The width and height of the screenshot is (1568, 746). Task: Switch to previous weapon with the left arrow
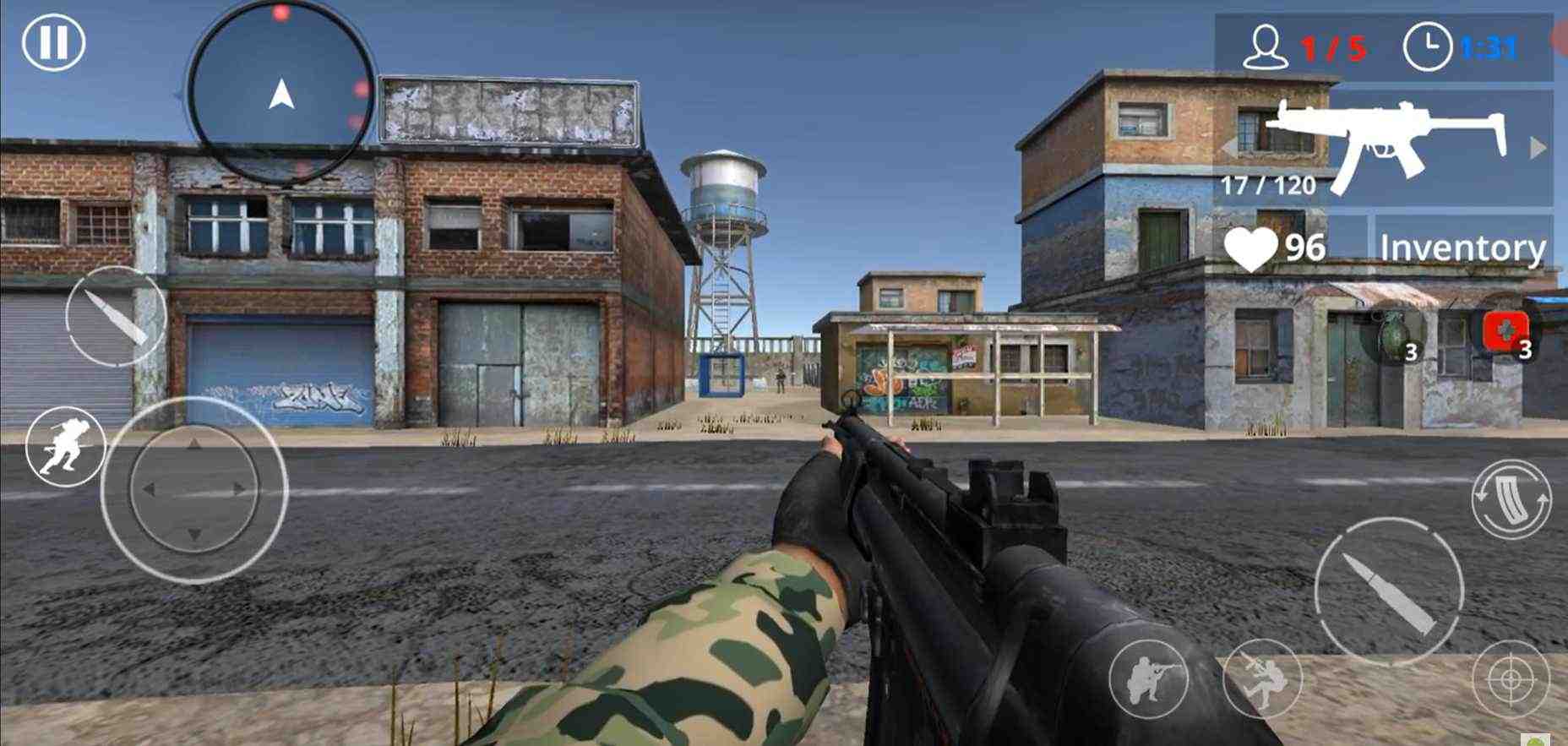click(x=1230, y=147)
